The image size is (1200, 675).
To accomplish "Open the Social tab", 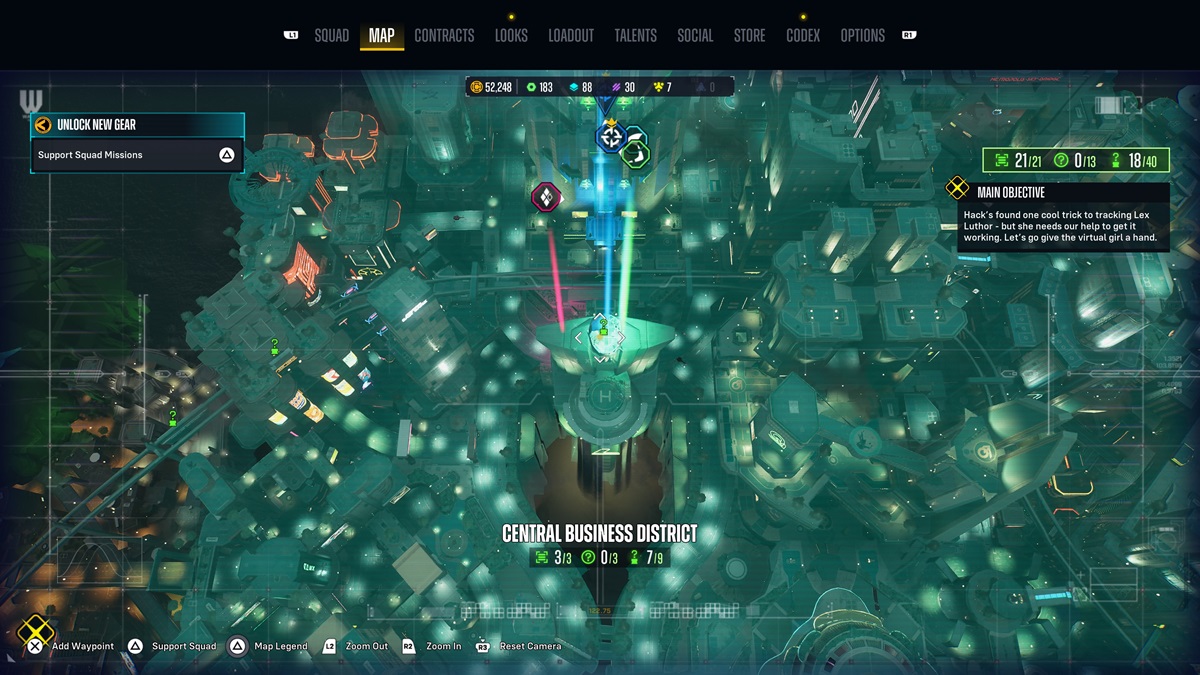I will (x=695, y=36).
